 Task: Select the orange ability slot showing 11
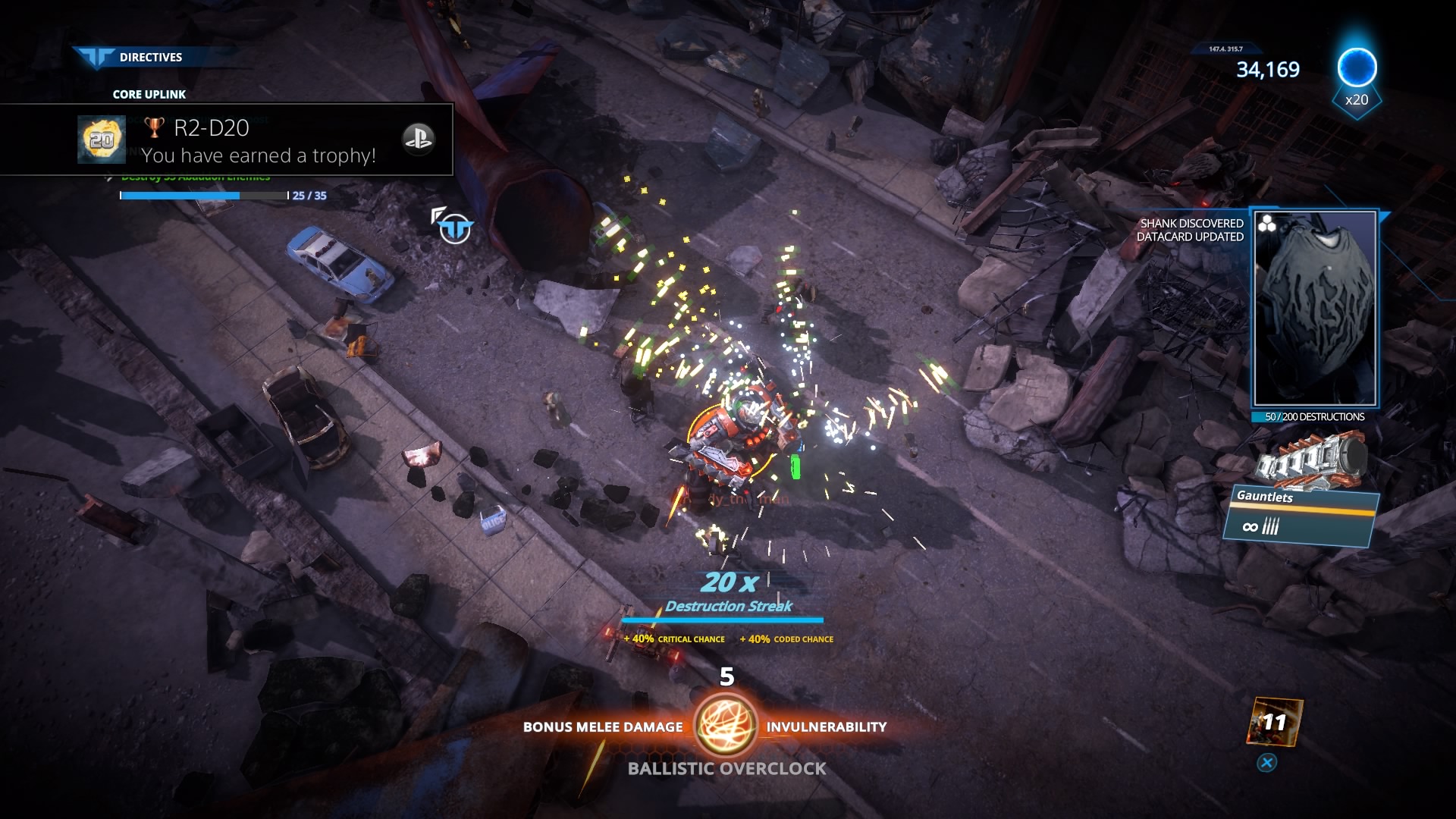pyautogui.click(x=1274, y=722)
